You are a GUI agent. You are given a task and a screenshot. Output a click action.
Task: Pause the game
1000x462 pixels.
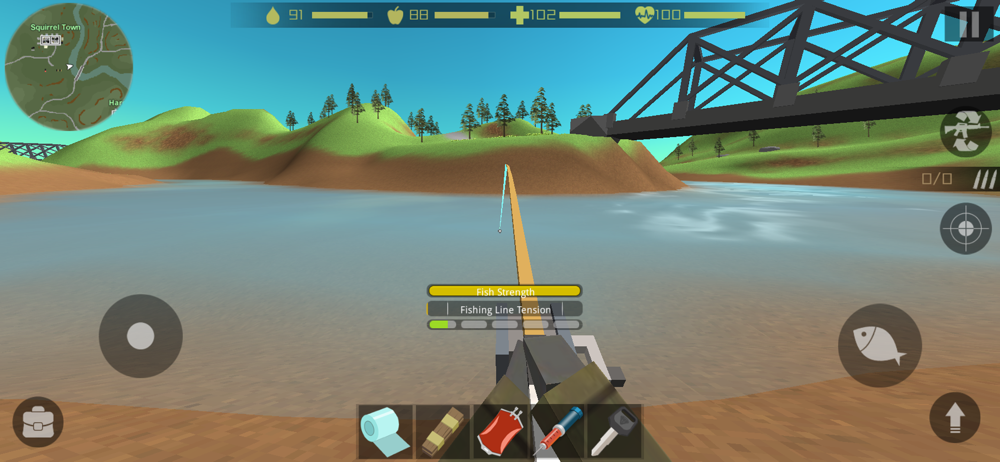(x=968, y=25)
